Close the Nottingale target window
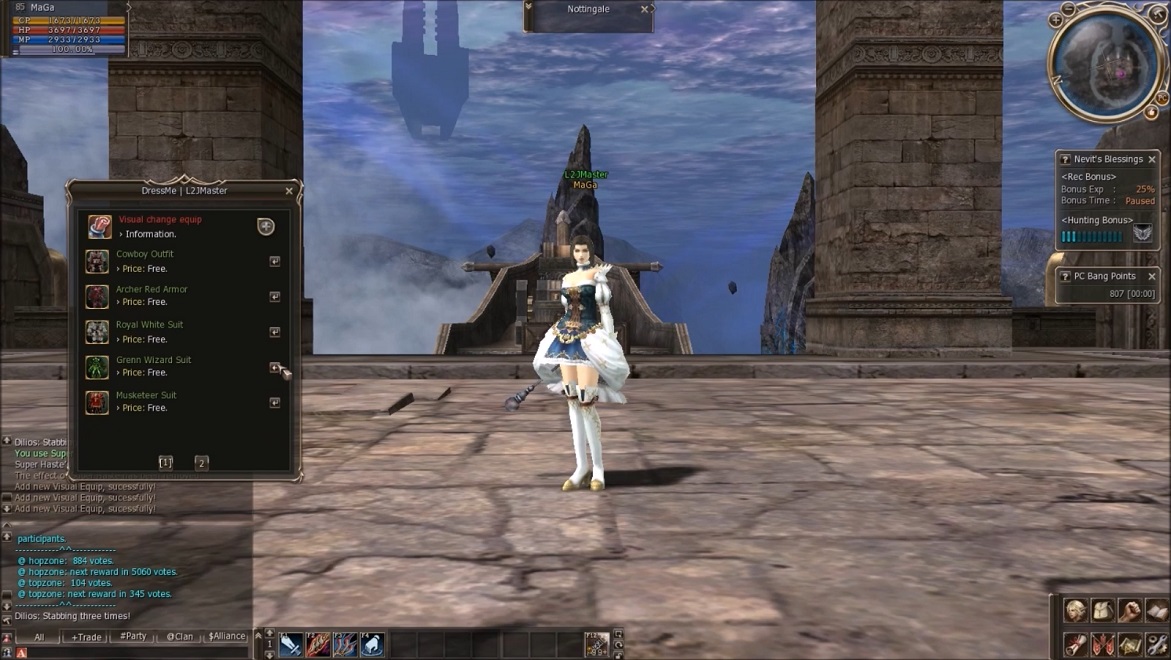This screenshot has width=1171, height=660. 644,10
